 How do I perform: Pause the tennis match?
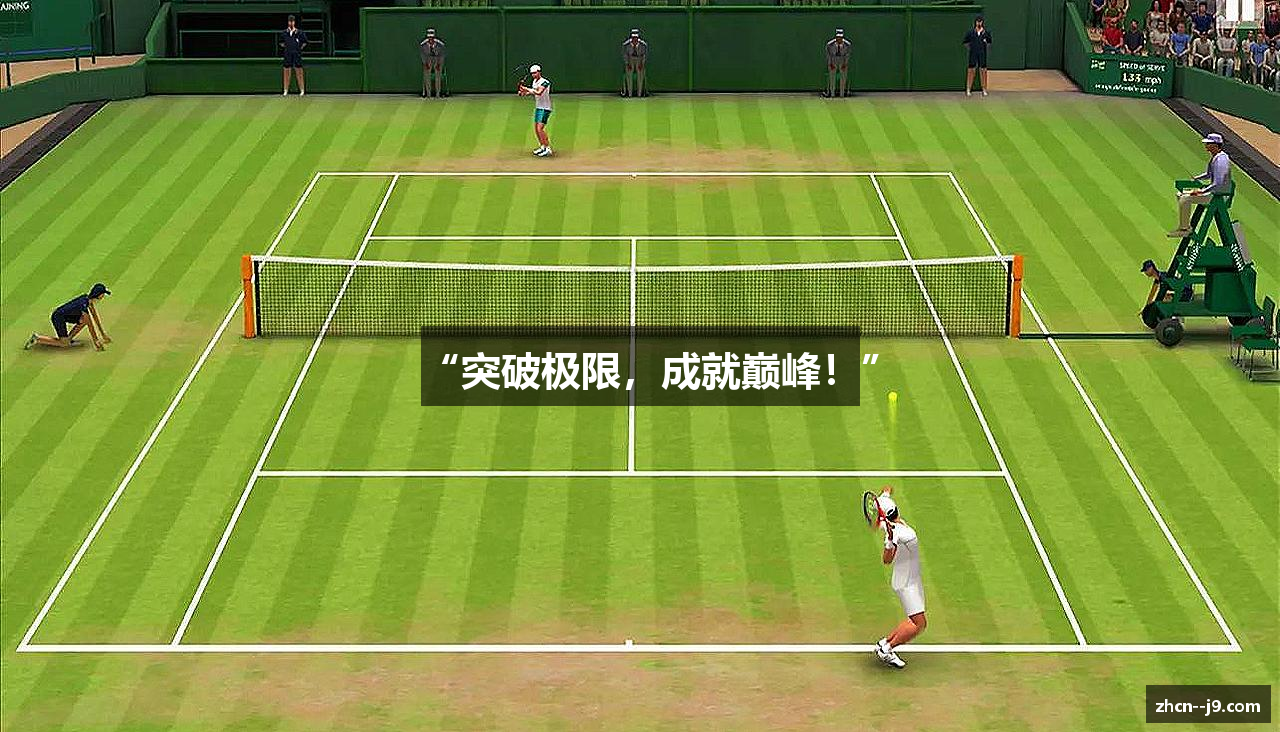(1239, 11)
